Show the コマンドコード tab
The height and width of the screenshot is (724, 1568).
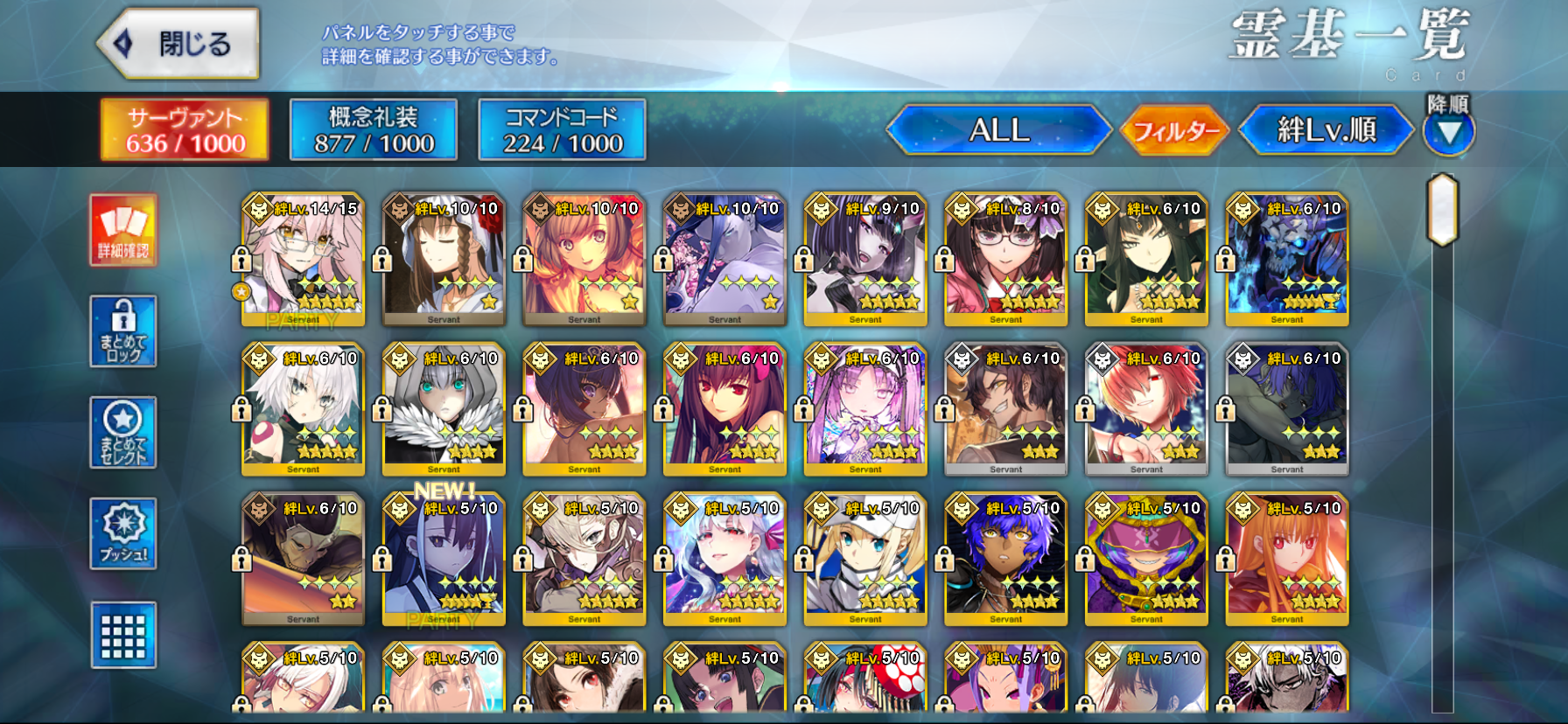(x=562, y=130)
